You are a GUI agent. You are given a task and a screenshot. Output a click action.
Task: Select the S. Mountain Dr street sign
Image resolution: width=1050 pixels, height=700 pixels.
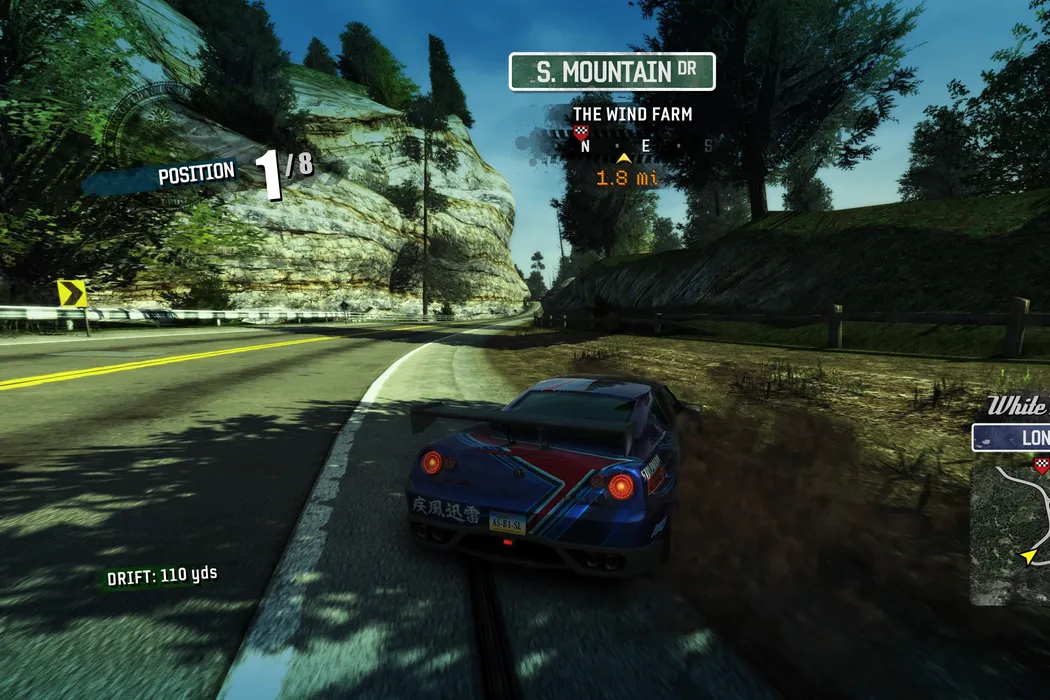click(x=612, y=72)
